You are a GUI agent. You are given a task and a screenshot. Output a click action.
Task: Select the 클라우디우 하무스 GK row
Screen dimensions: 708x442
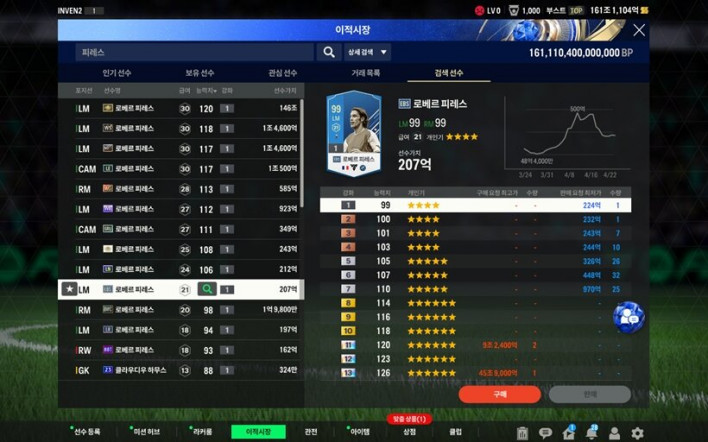pyautogui.click(x=180, y=370)
